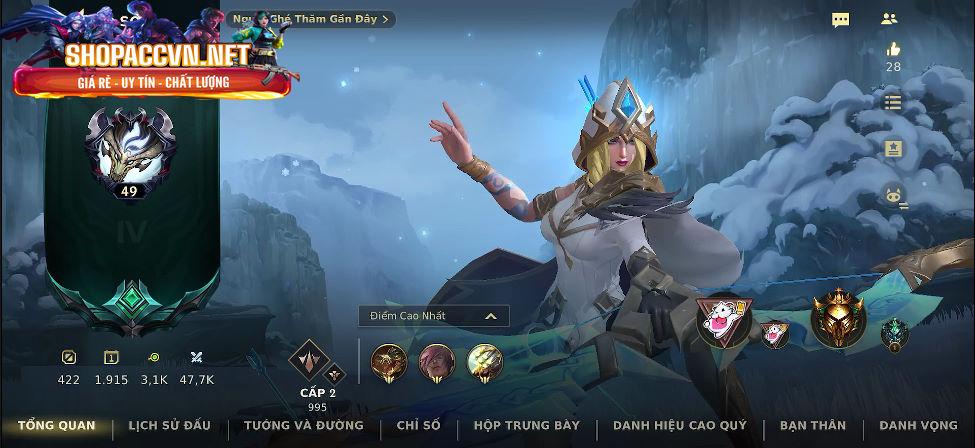Show the Bạn Thân tab
The height and width of the screenshot is (448, 975).
pyautogui.click(x=813, y=426)
